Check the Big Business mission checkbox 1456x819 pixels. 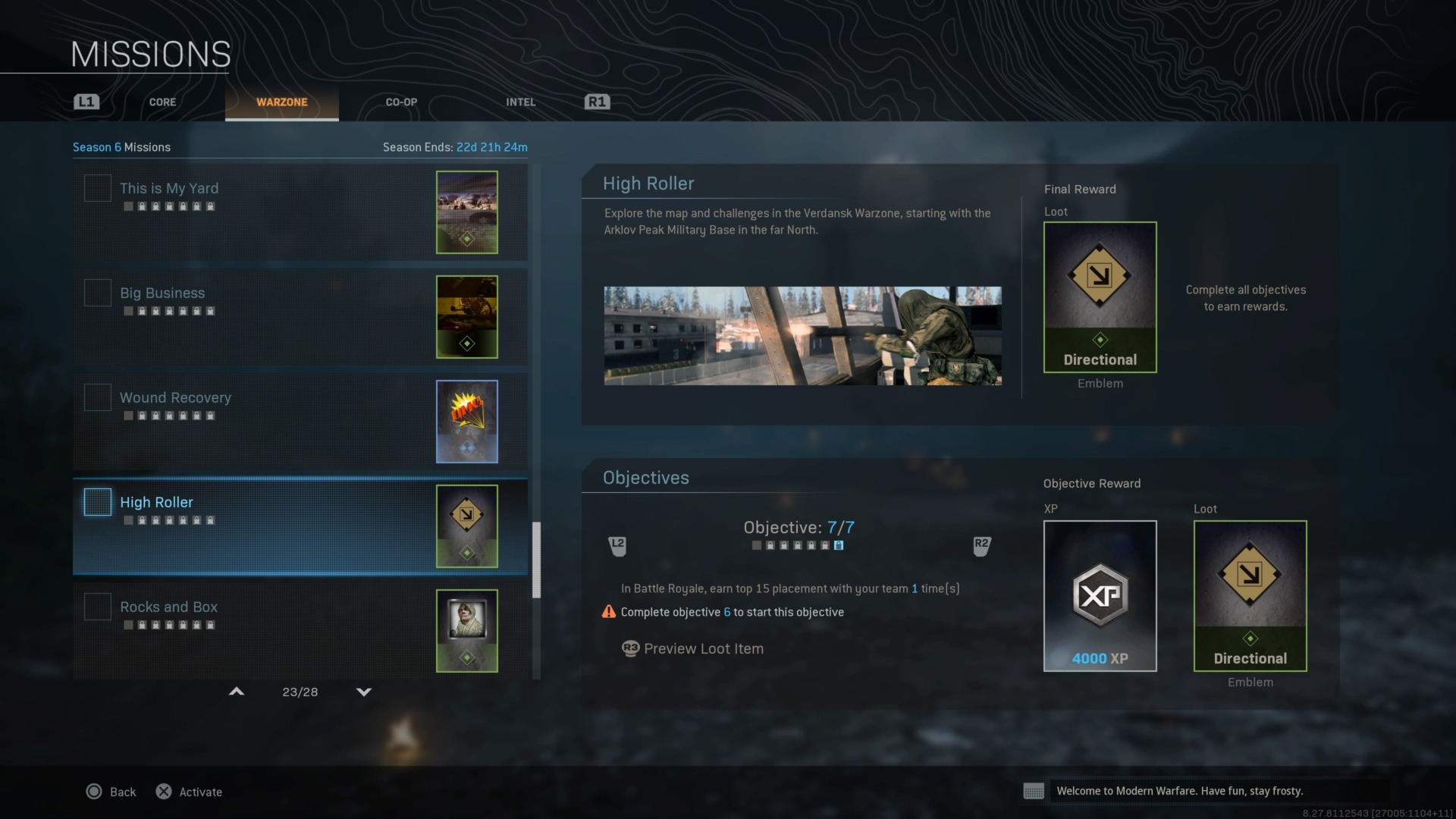click(x=97, y=292)
